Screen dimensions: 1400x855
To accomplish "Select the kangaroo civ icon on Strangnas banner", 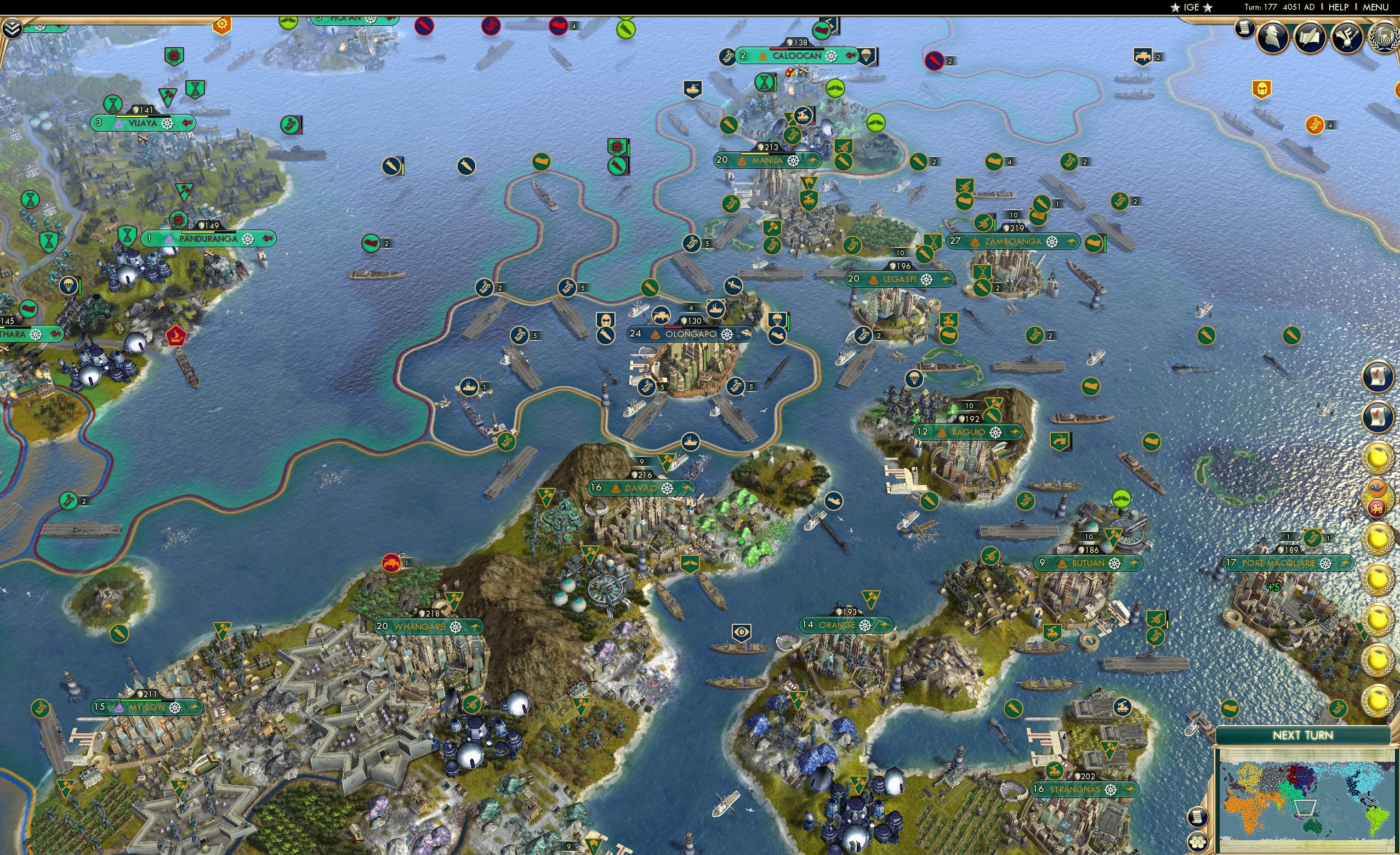I will click(1130, 790).
